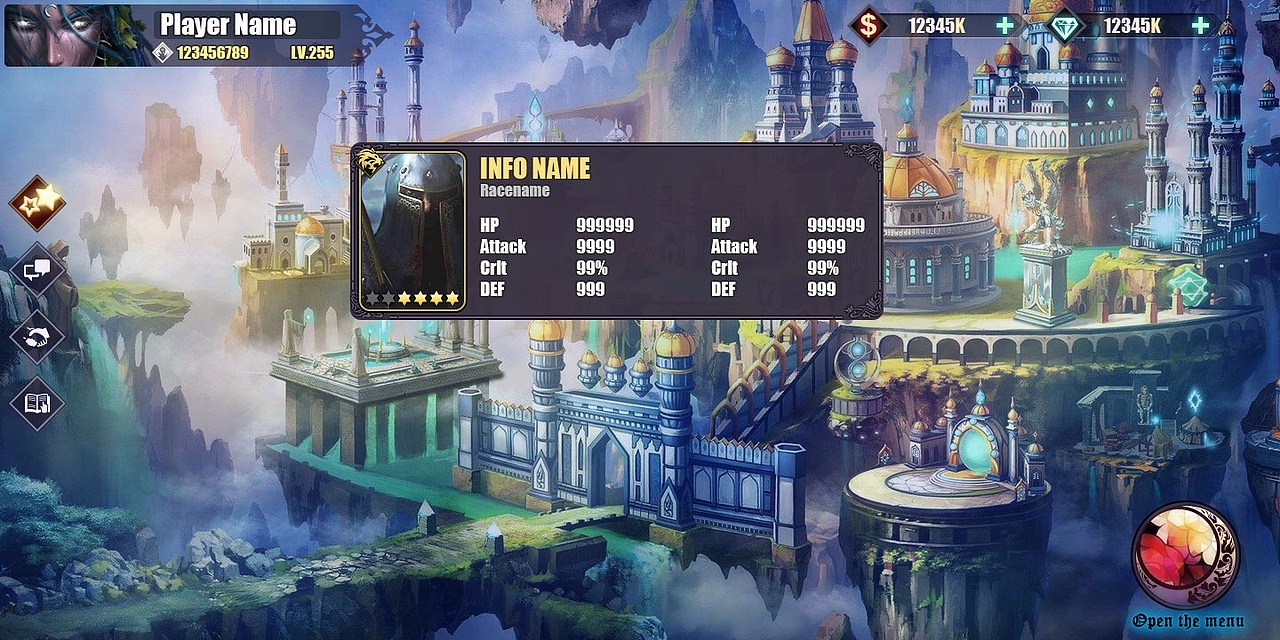Click the red orb to open the menu
This screenshot has height=640, width=1280.
pos(1185,556)
